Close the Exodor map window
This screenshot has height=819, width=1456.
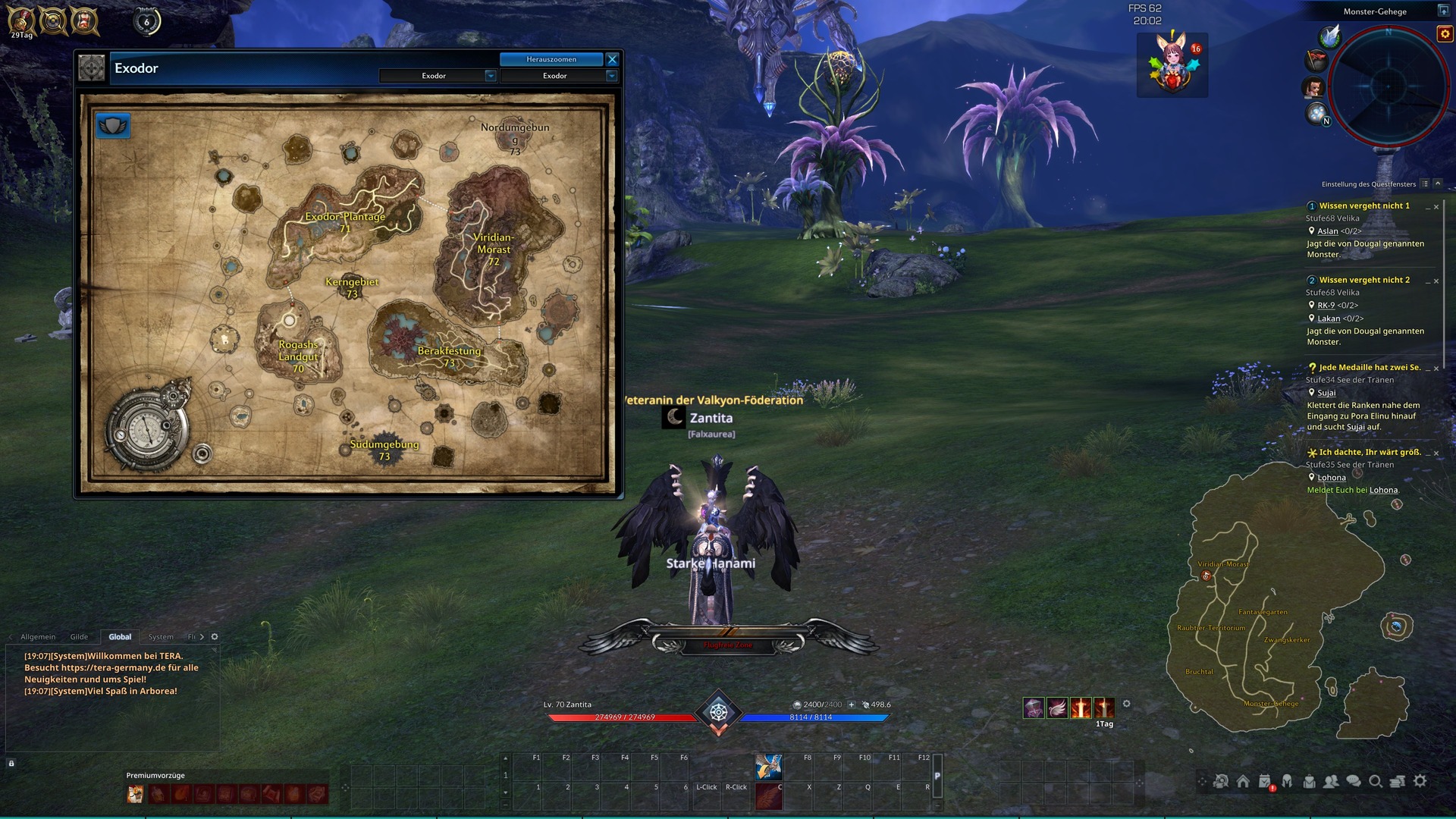click(613, 59)
